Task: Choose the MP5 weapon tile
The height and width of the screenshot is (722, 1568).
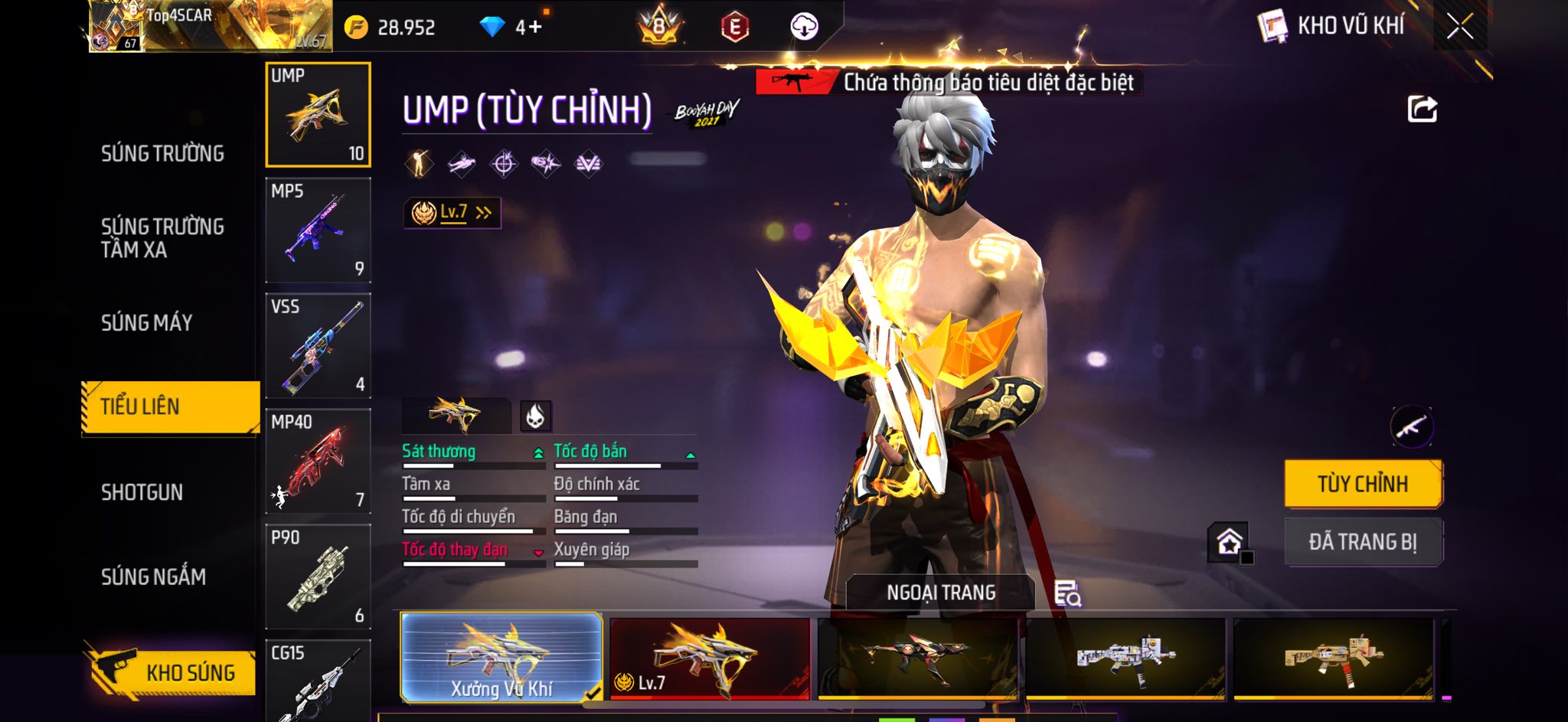Action: (x=318, y=230)
